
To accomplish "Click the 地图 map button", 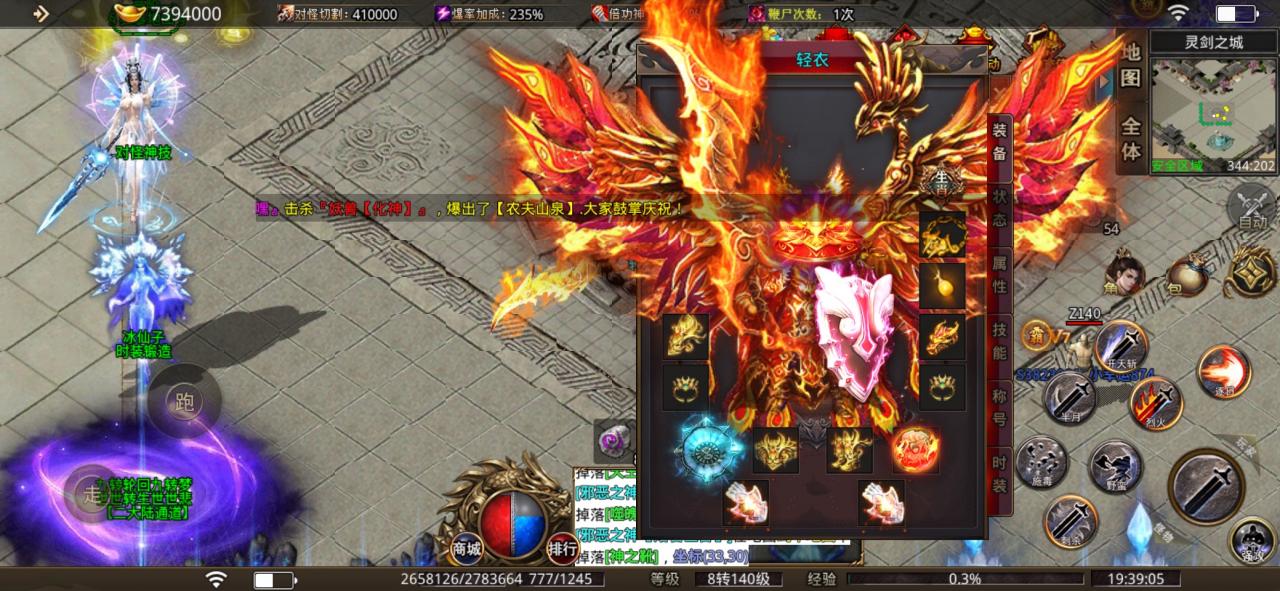I will tap(1131, 66).
